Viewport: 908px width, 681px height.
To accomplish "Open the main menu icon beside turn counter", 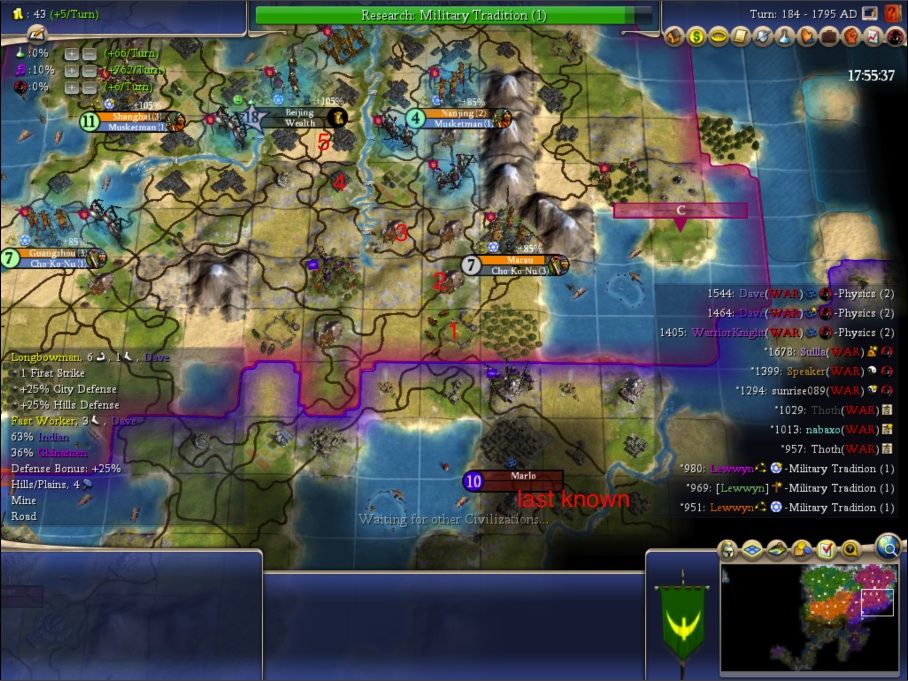I will [x=871, y=14].
